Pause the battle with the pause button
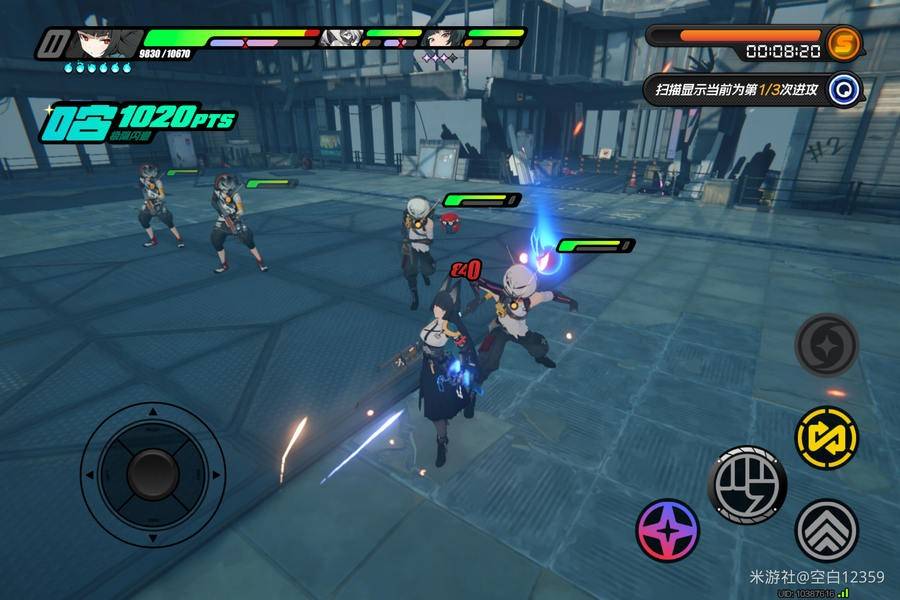The width and height of the screenshot is (900, 600). click(x=52, y=44)
